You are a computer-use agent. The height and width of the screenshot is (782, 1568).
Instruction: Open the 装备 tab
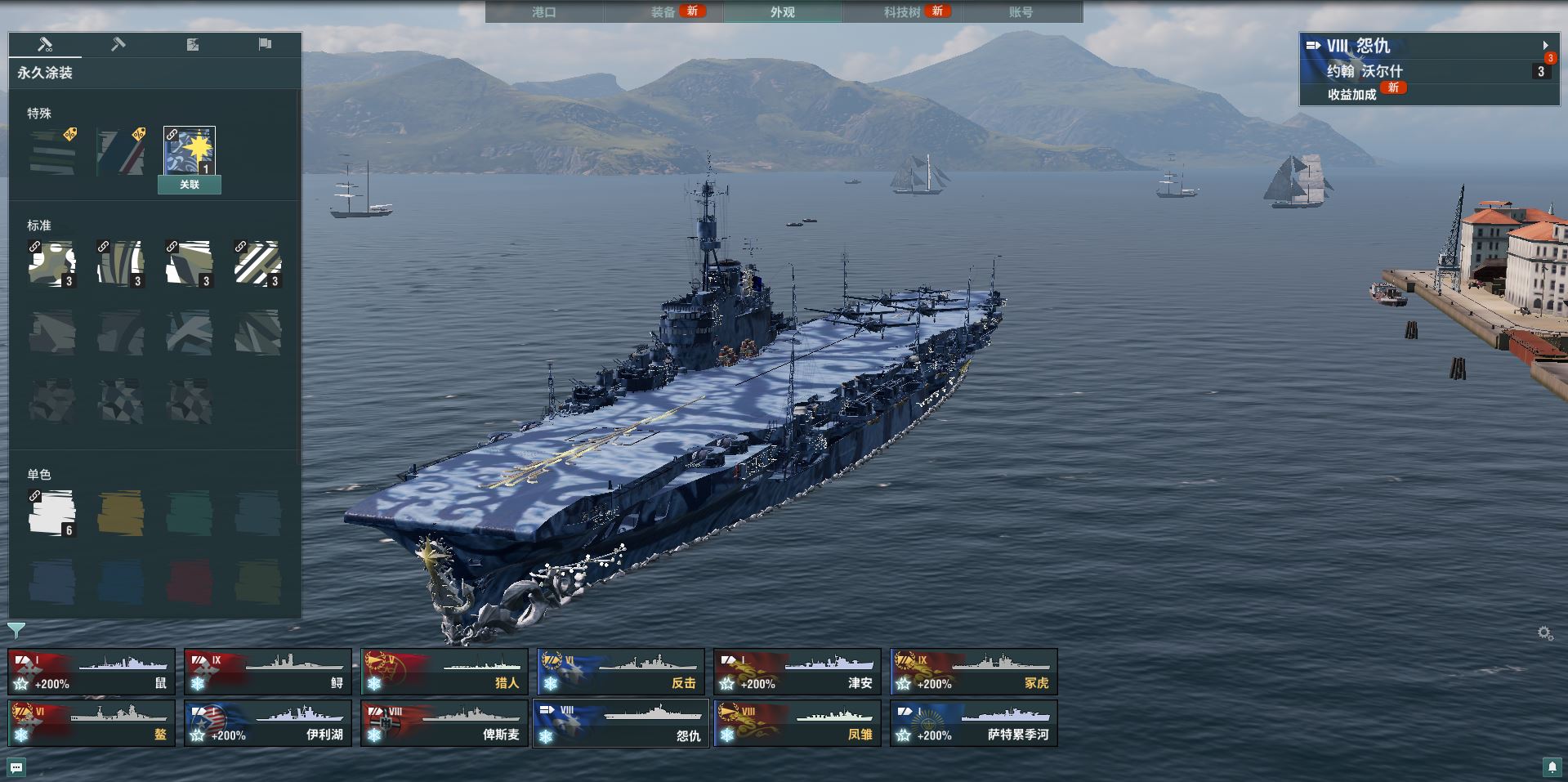click(x=663, y=12)
